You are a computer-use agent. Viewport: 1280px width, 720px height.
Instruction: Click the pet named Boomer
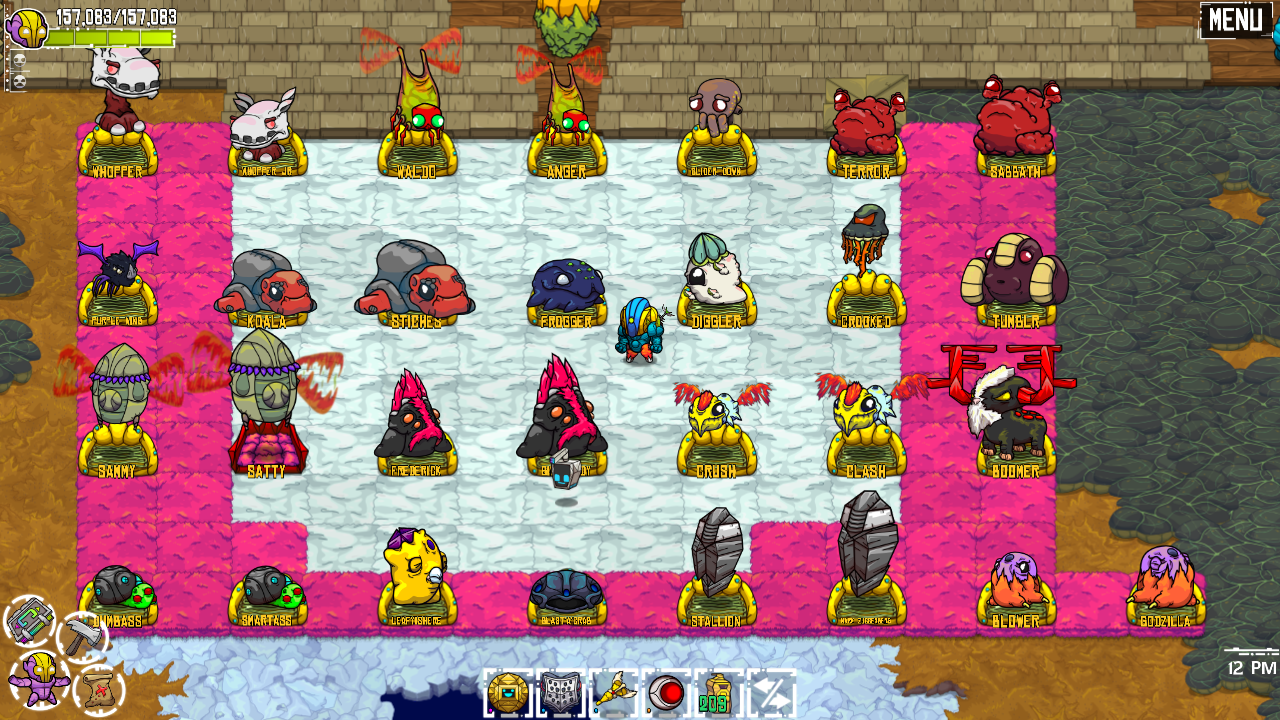1013,420
